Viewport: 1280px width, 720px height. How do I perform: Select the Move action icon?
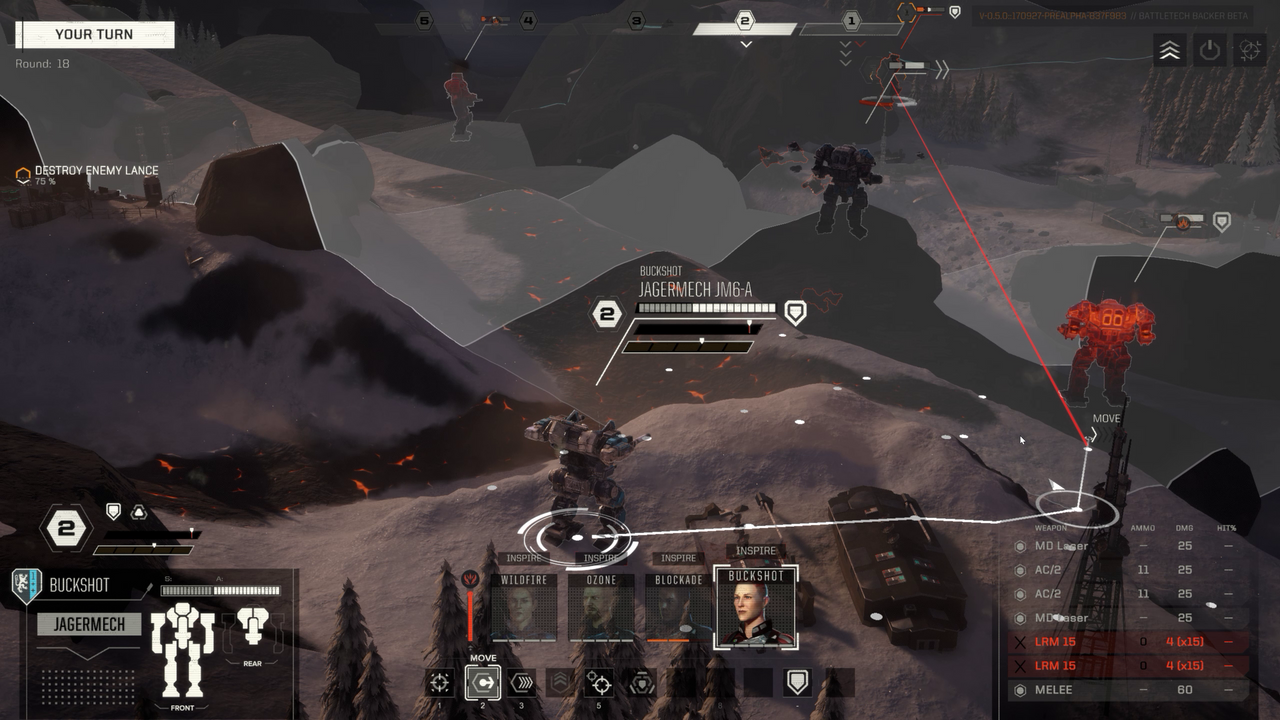point(483,684)
